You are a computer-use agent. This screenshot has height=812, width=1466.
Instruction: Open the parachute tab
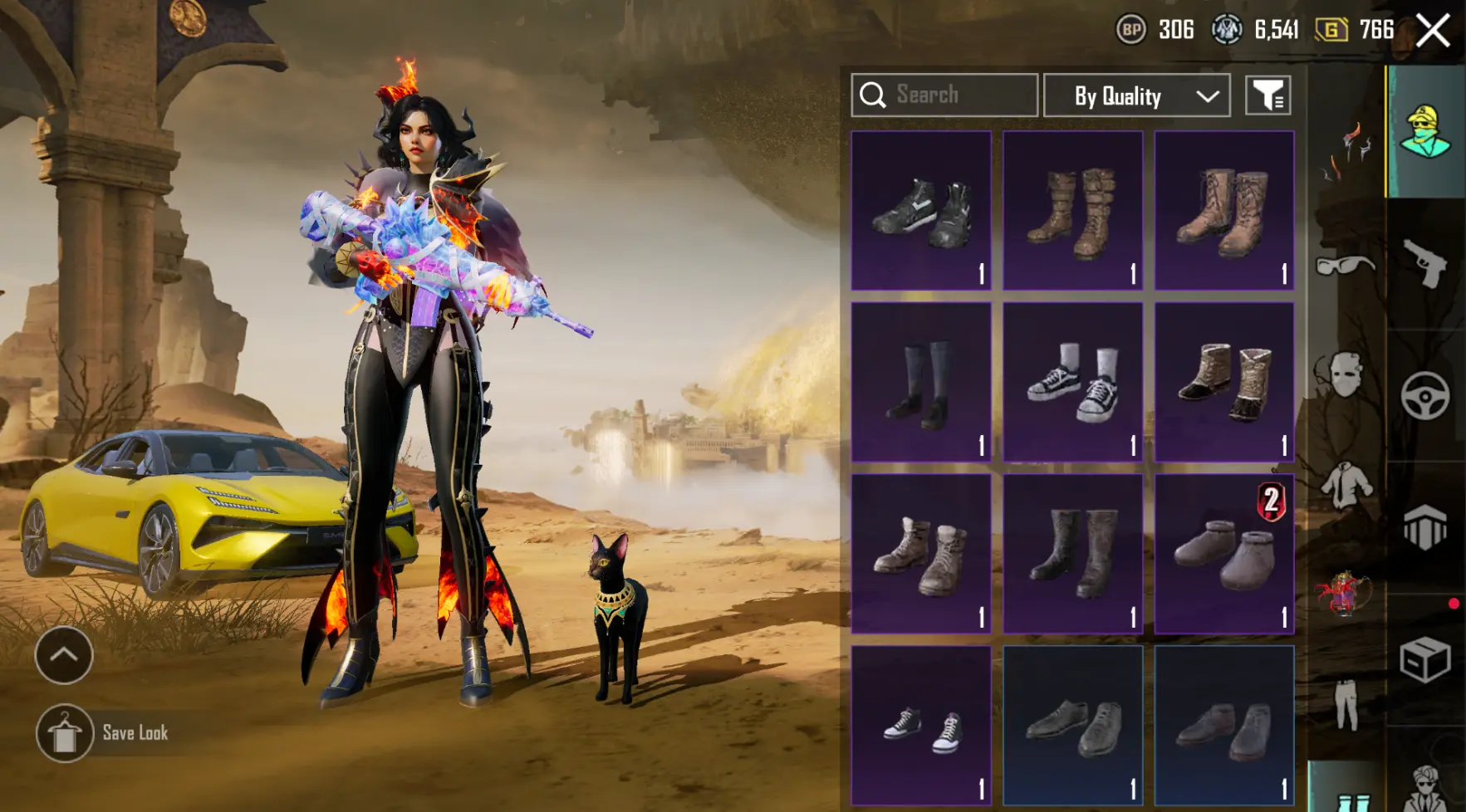(x=1425, y=528)
